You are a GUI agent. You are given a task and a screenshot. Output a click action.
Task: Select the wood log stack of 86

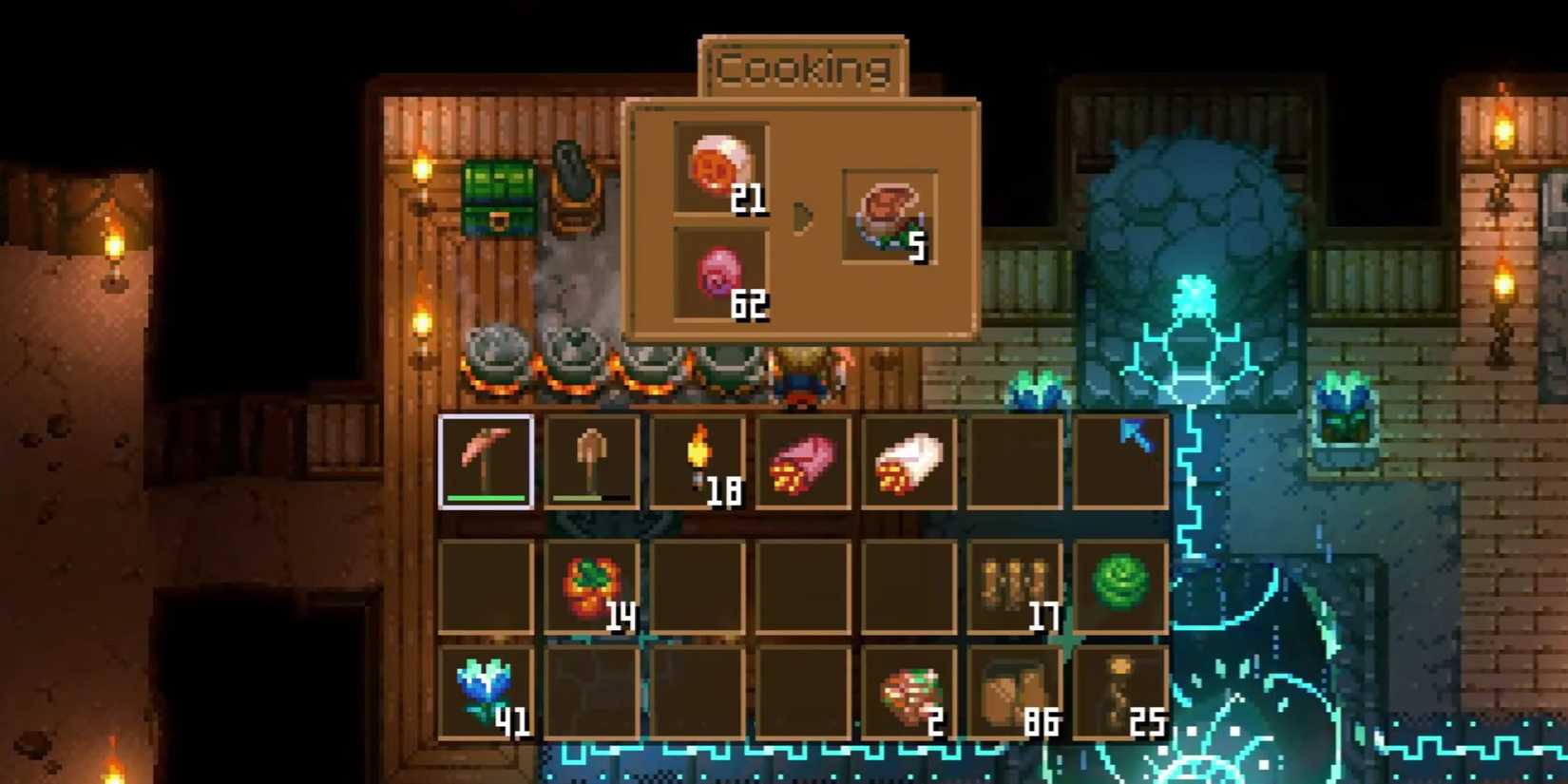tap(1014, 693)
